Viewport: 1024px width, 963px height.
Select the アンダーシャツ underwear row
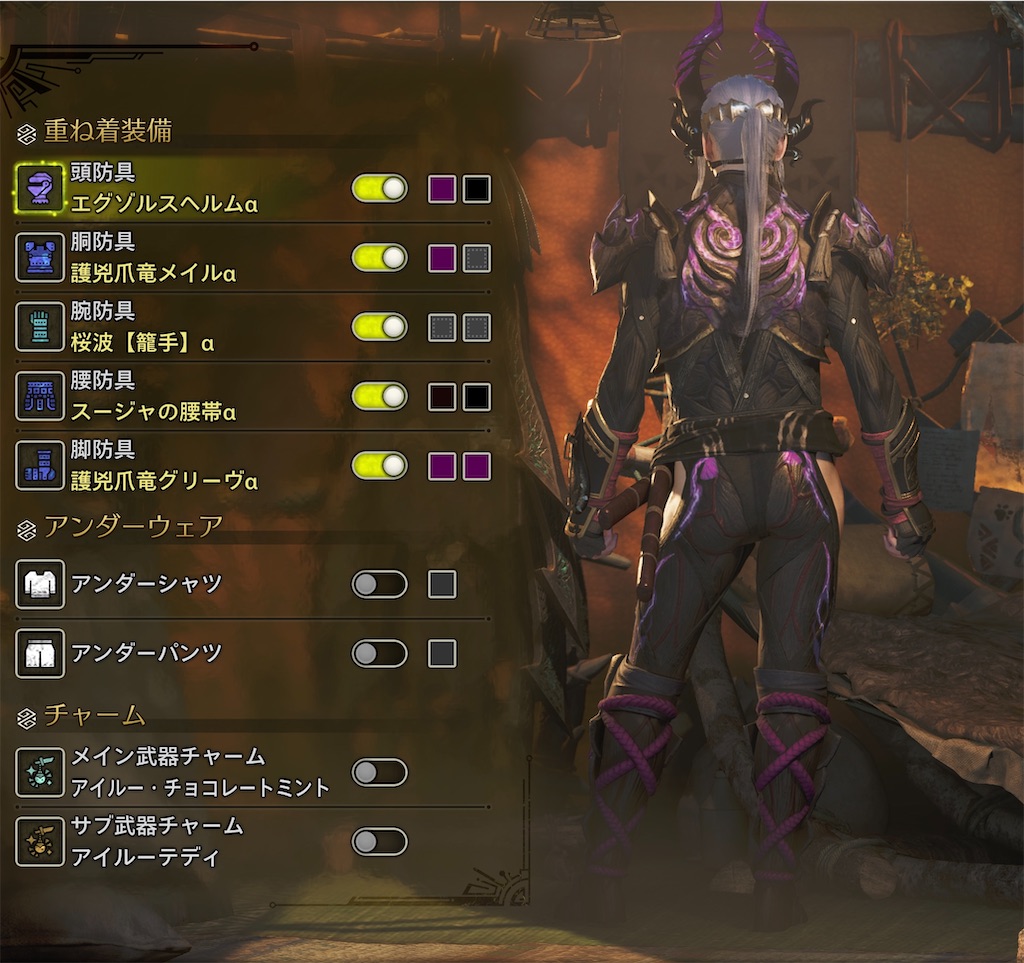pyautogui.click(x=147, y=584)
